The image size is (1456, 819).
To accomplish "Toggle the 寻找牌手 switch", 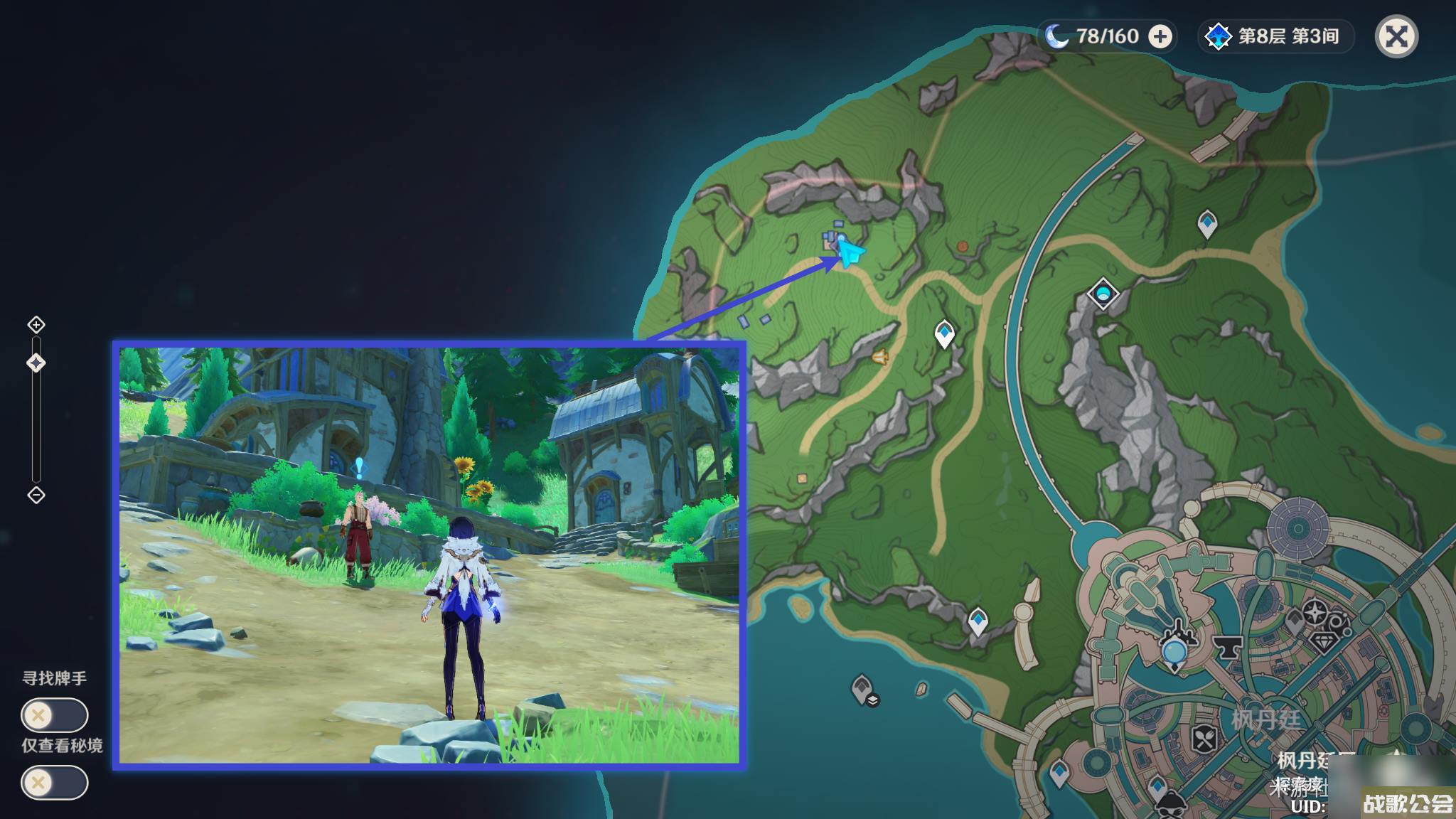I will click(54, 714).
